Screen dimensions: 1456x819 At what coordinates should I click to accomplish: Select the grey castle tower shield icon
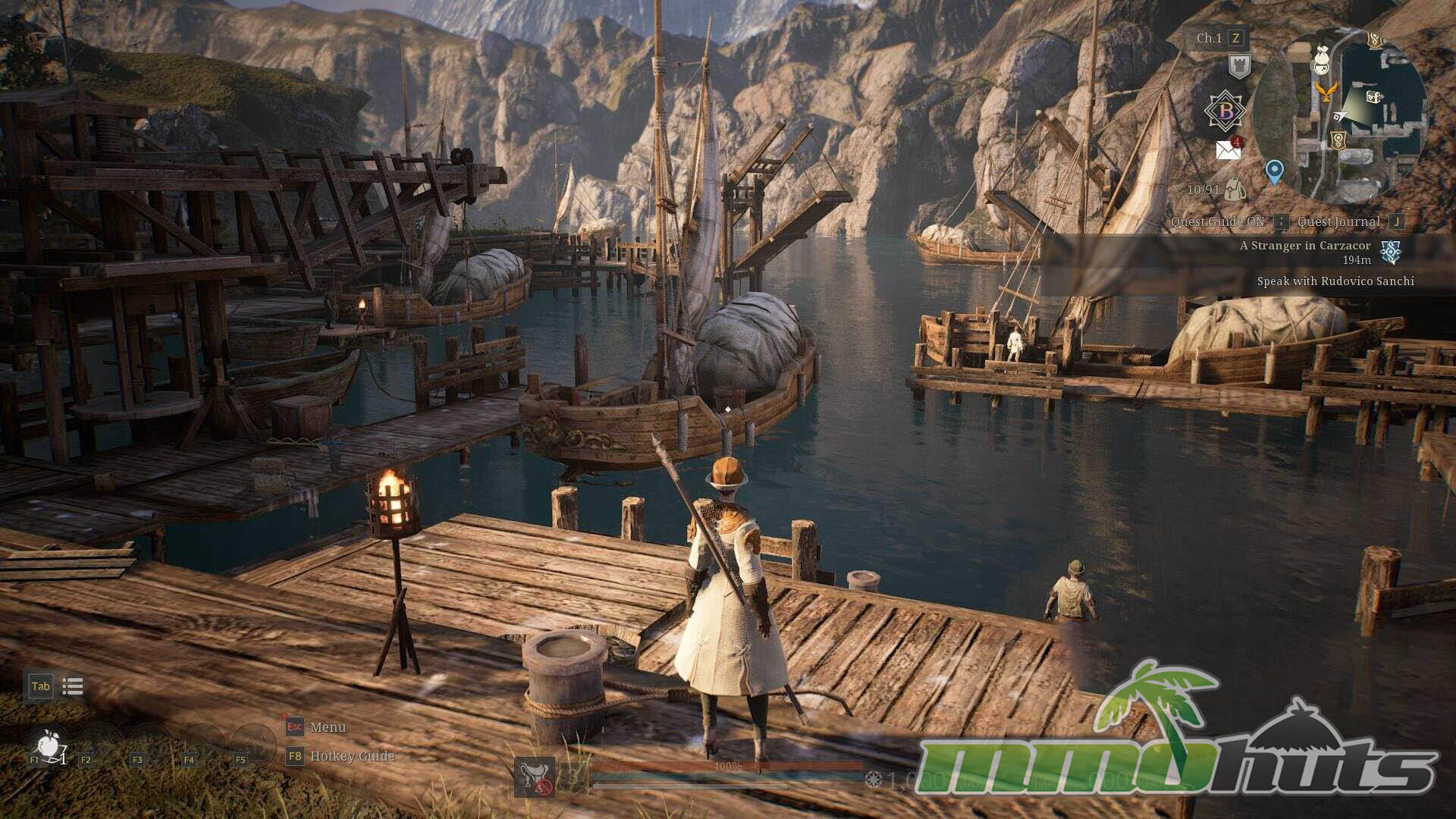(x=1239, y=66)
